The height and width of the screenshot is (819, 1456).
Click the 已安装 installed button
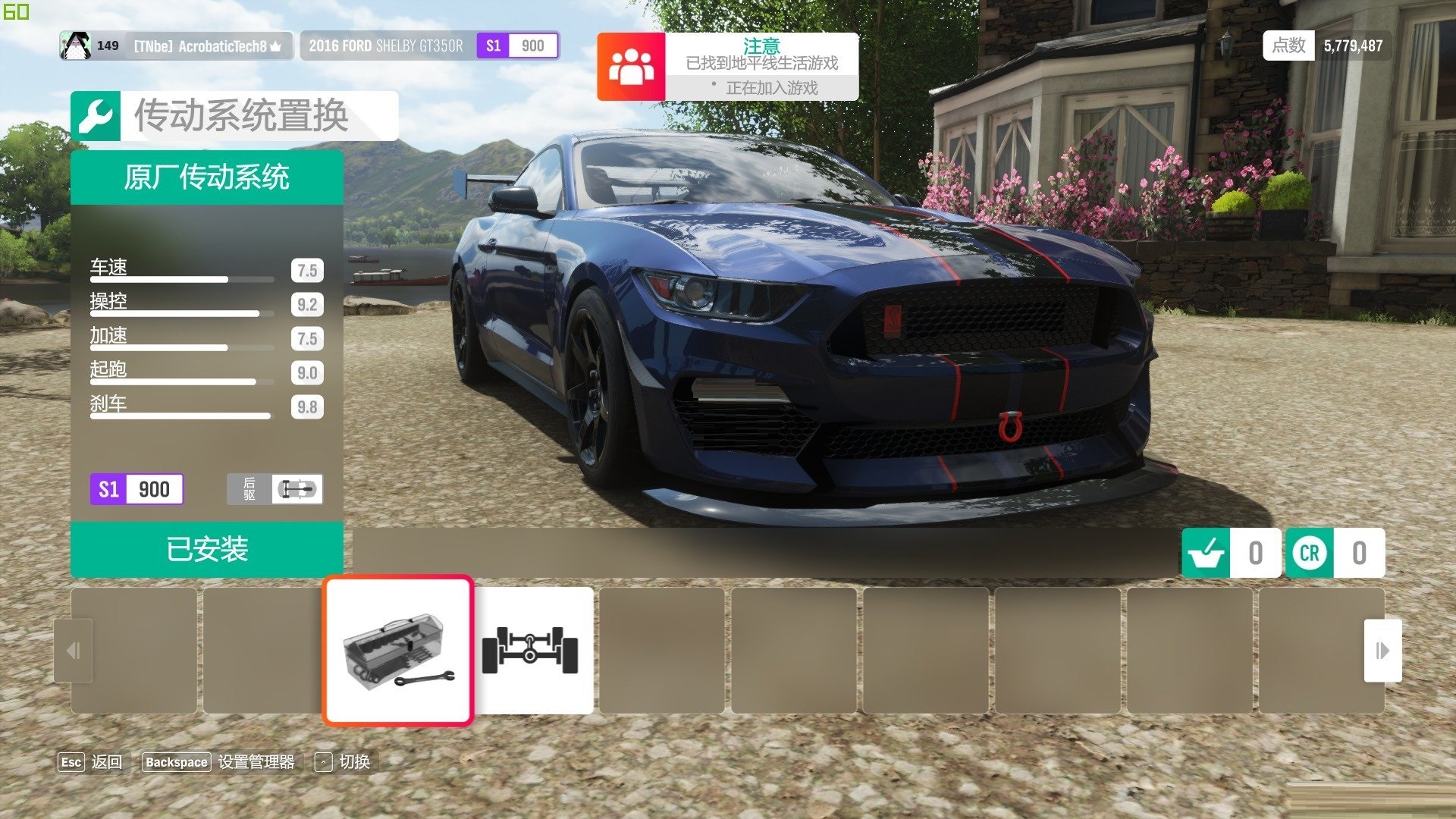(x=207, y=550)
